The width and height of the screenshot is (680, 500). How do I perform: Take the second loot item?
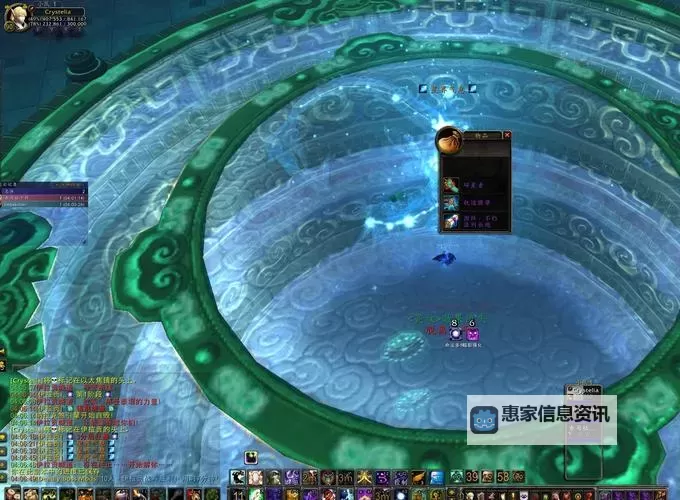click(451, 203)
